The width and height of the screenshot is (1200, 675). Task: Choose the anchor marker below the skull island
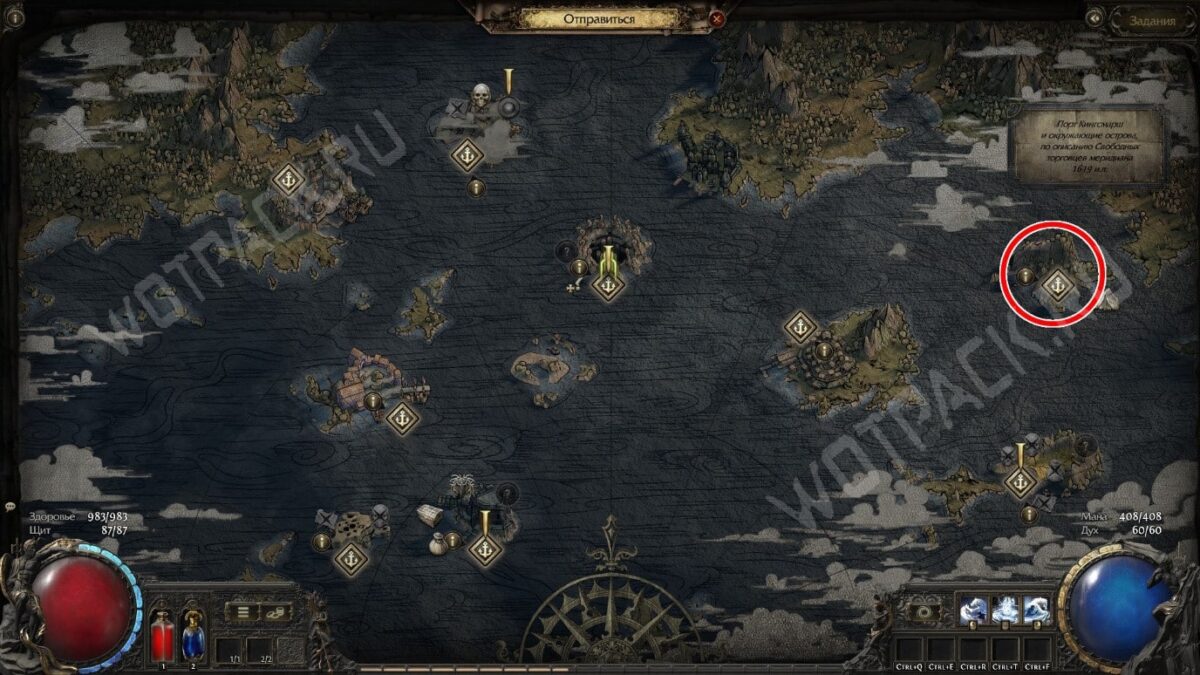coord(466,155)
